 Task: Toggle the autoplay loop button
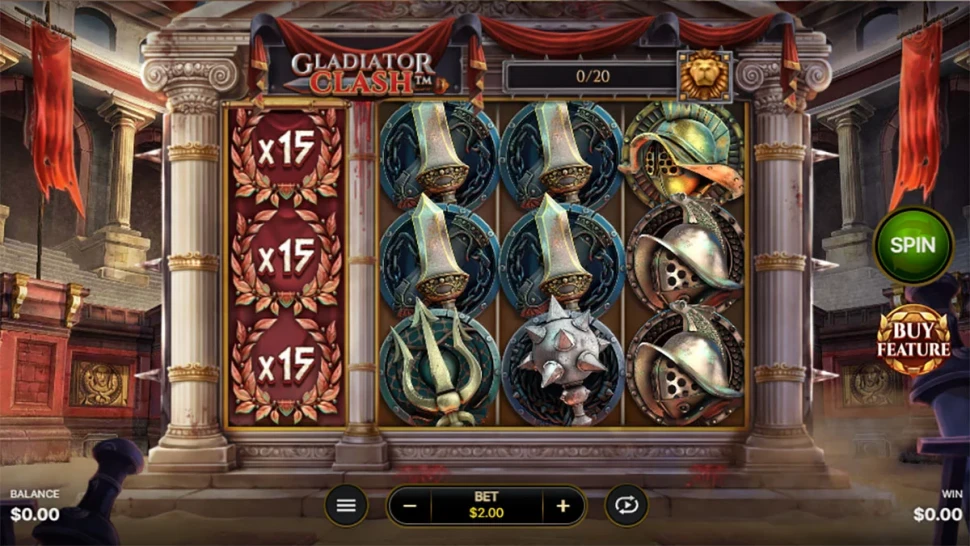626,506
